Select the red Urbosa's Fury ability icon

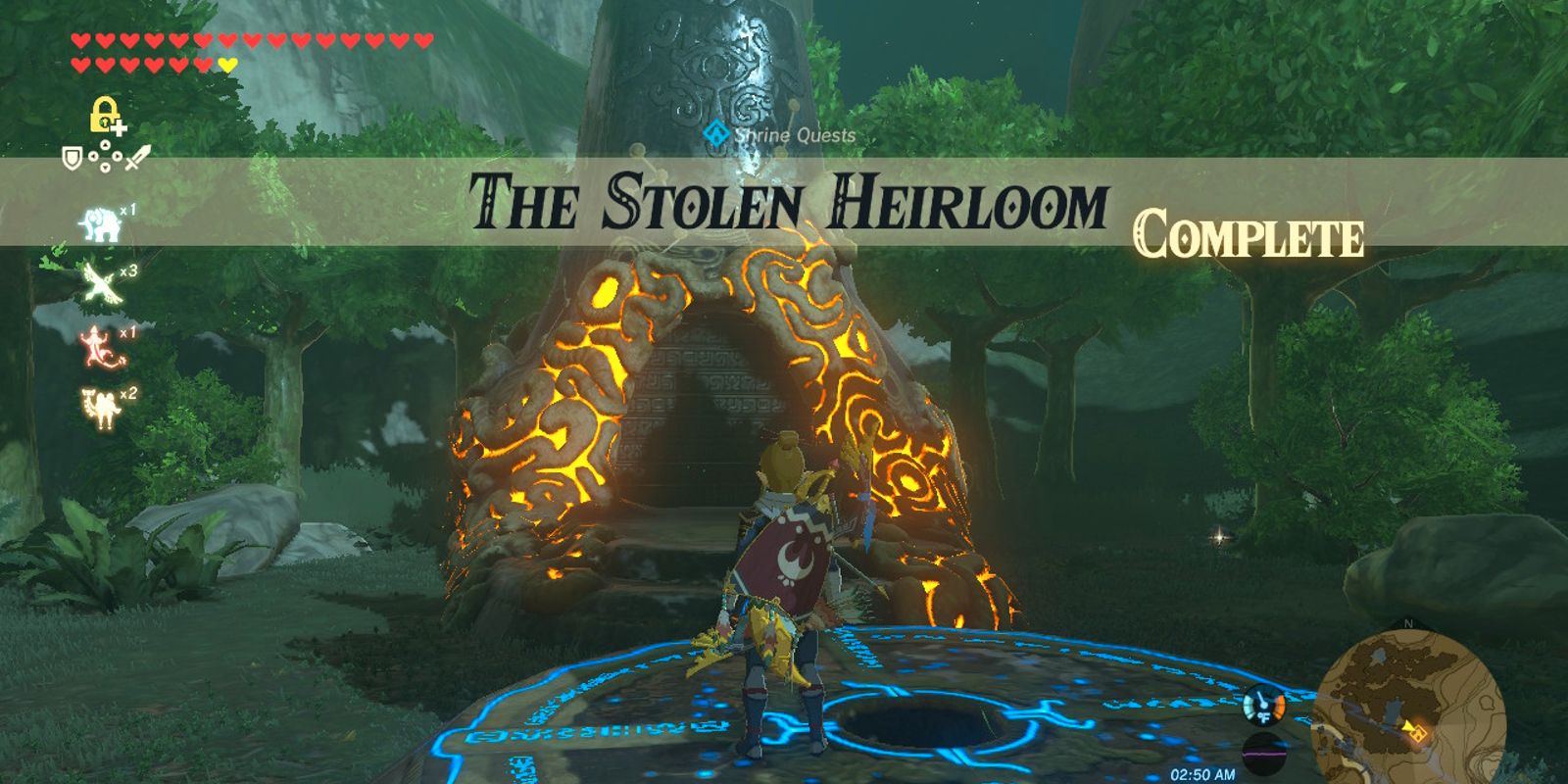(96, 345)
